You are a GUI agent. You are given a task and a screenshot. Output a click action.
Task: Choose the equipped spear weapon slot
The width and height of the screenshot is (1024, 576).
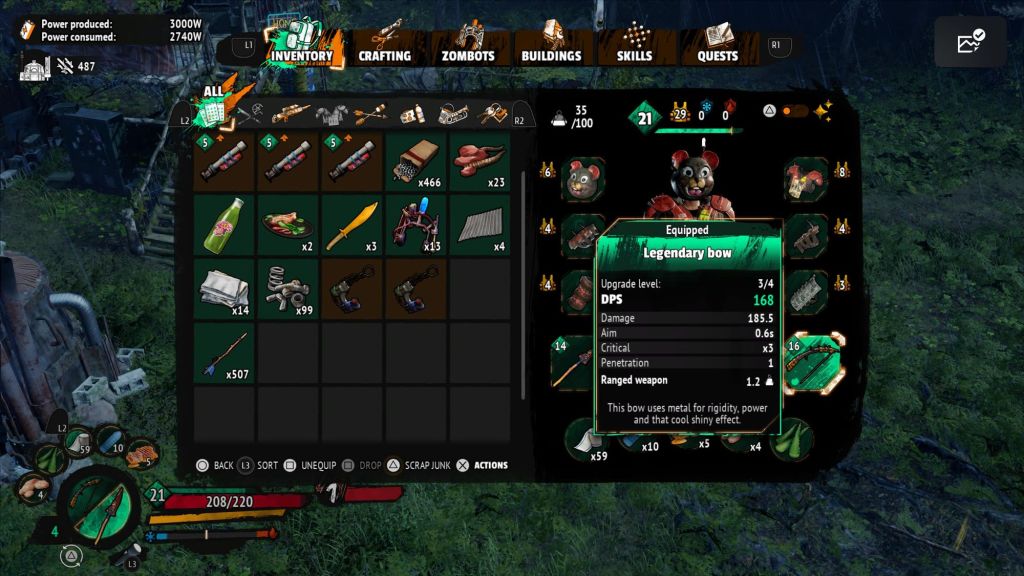tap(575, 363)
